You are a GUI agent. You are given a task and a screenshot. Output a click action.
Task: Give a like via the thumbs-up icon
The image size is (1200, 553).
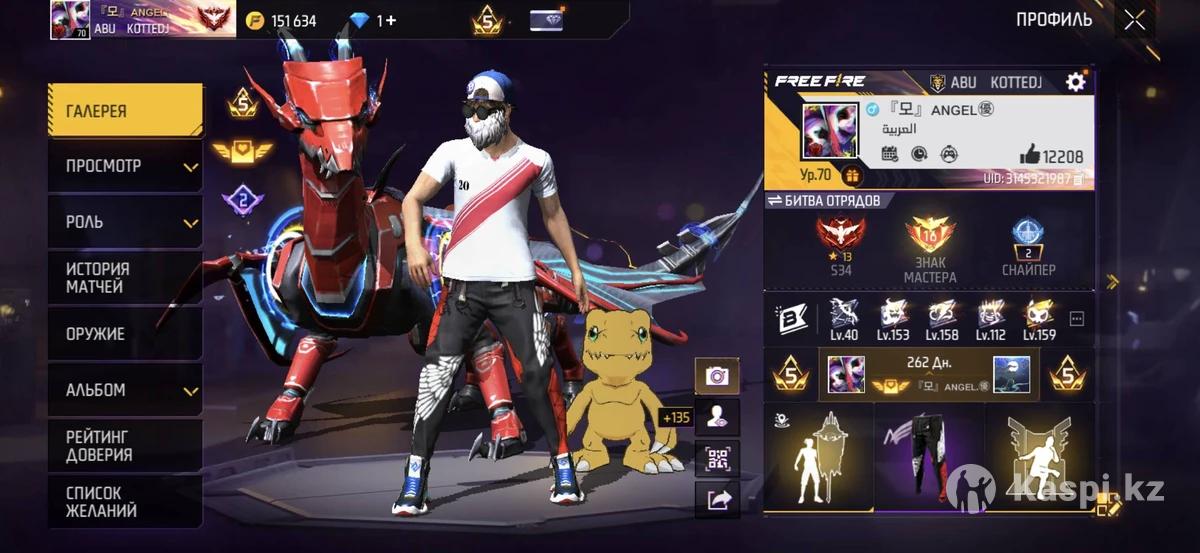pos(1030,155)
